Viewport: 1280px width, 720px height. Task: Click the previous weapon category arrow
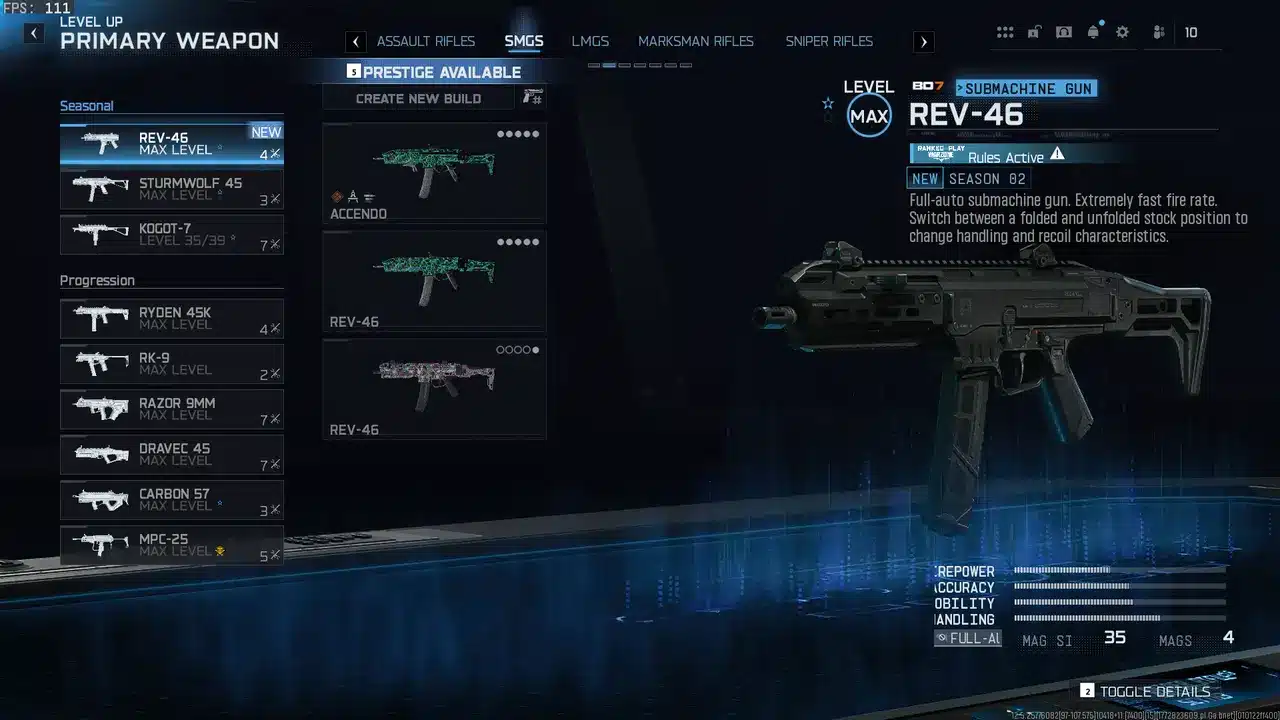pos(355,42)
